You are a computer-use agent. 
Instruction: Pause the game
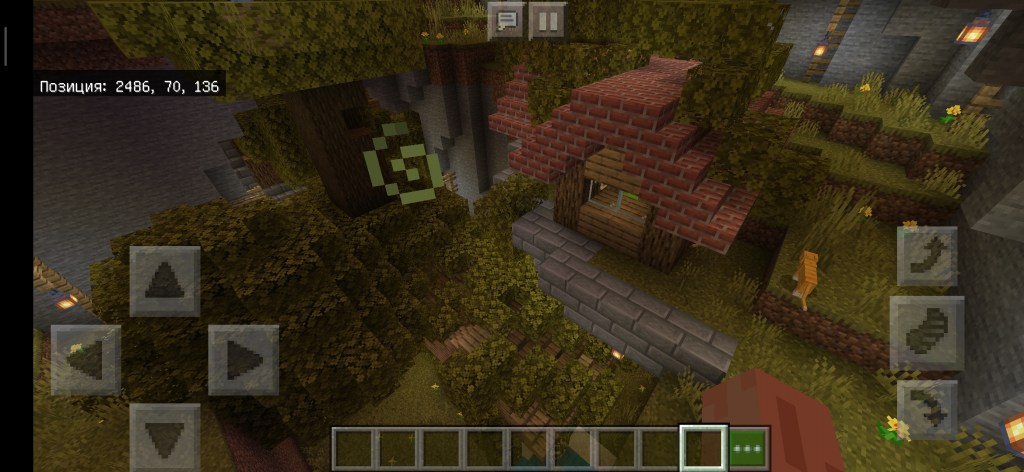(x=547, y=20)
